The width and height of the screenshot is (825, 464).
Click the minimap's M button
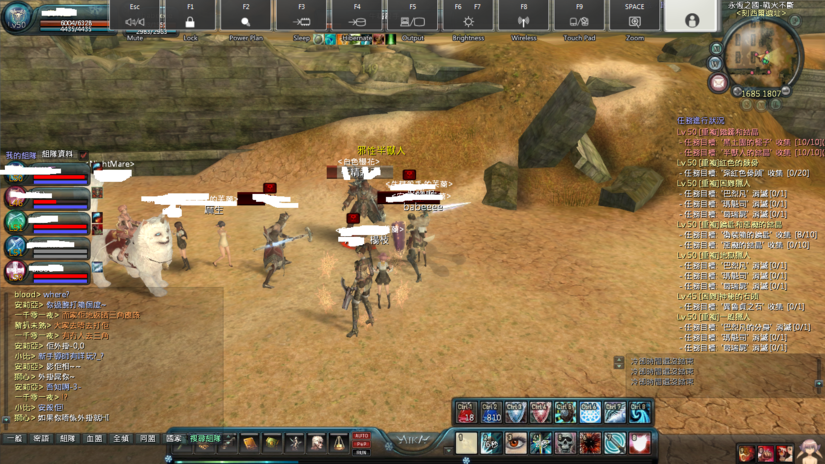716,48
